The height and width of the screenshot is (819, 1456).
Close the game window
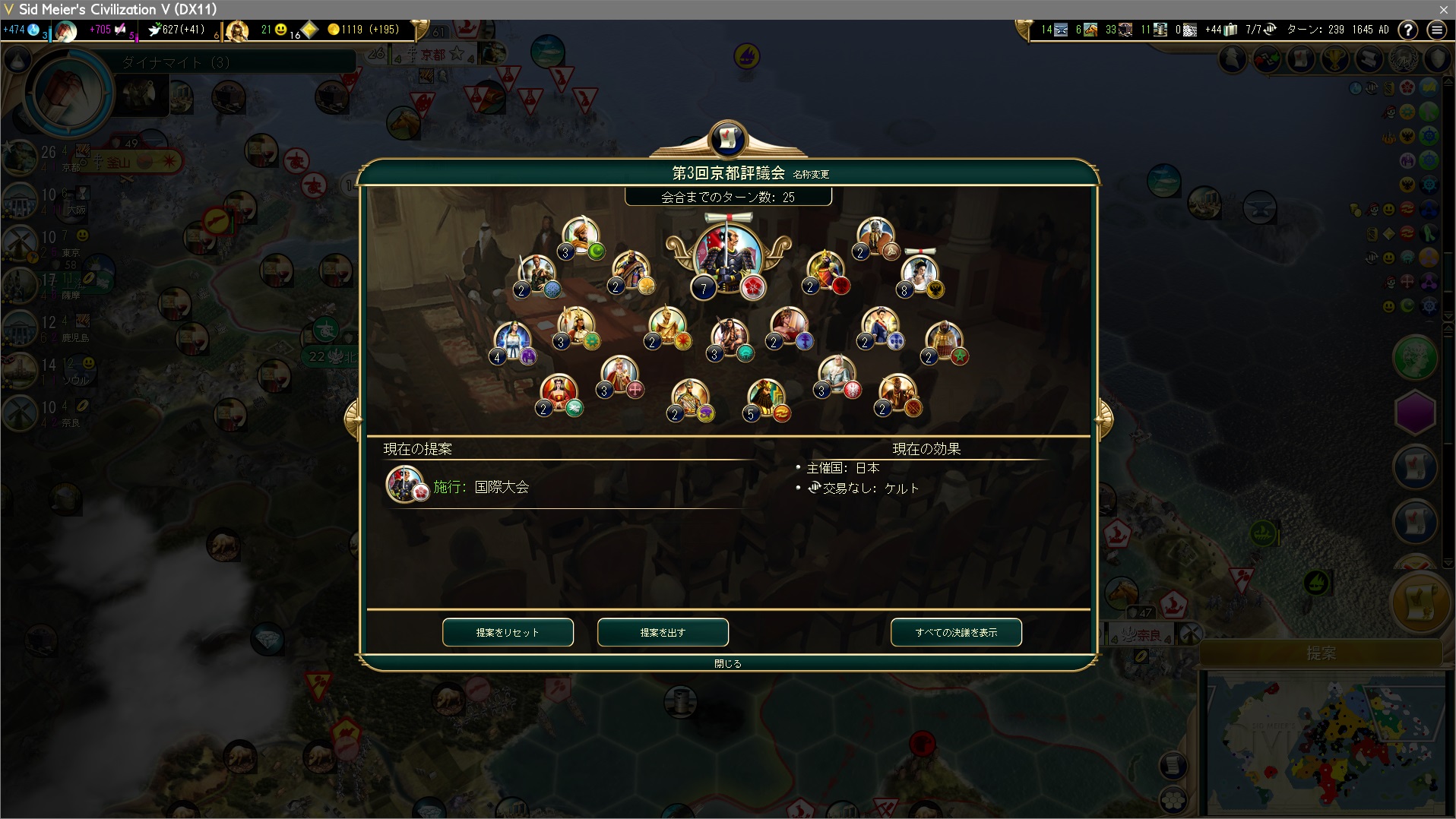coord(1443,9)
